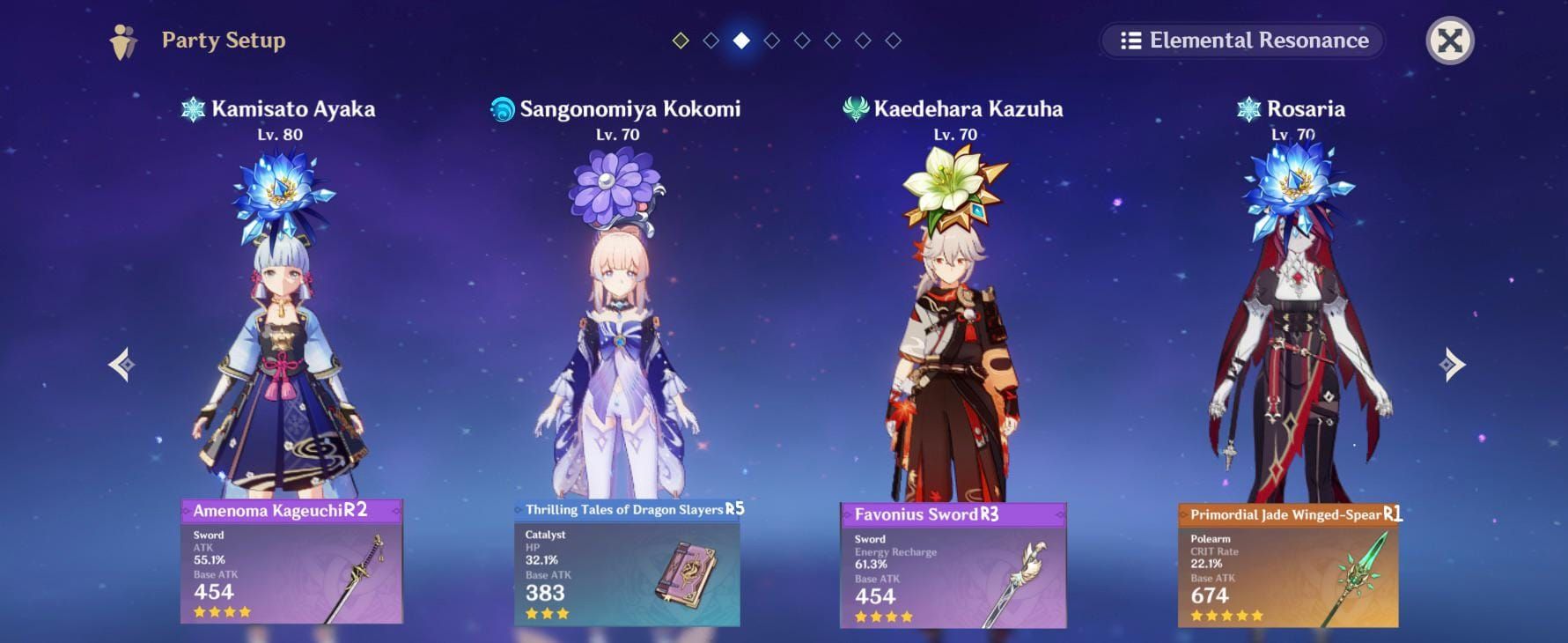Open the Amenoma Kageuchi weapon card
This screenshot has width=1568, height=643.
point(291,562)
